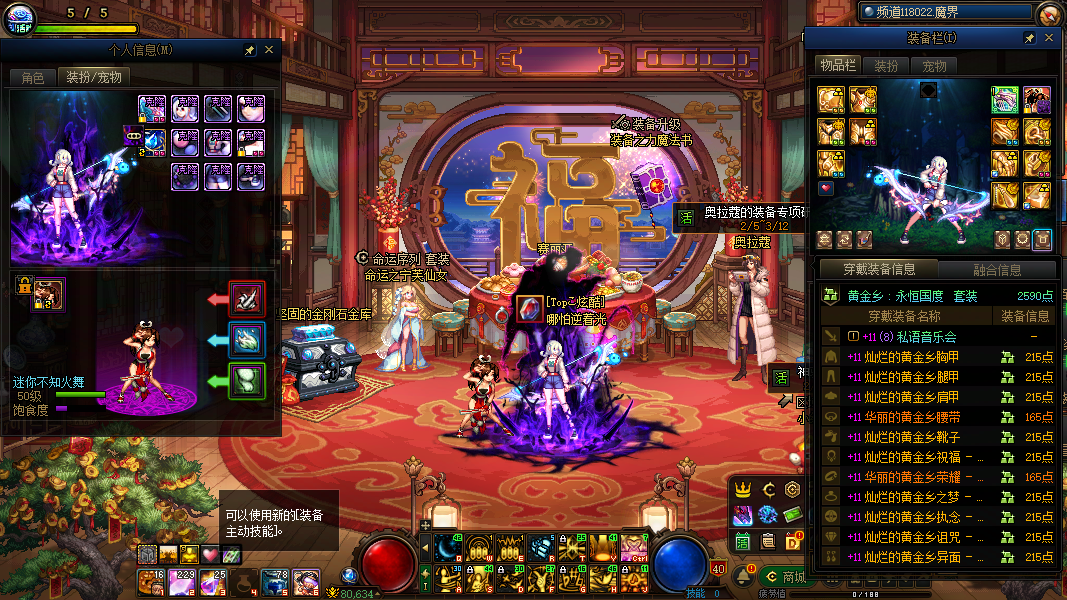The height and width of the screenshot is (600, 1067).
Task: Switch to the 装扮 tab in equipment window
Action: click(886, 66)
